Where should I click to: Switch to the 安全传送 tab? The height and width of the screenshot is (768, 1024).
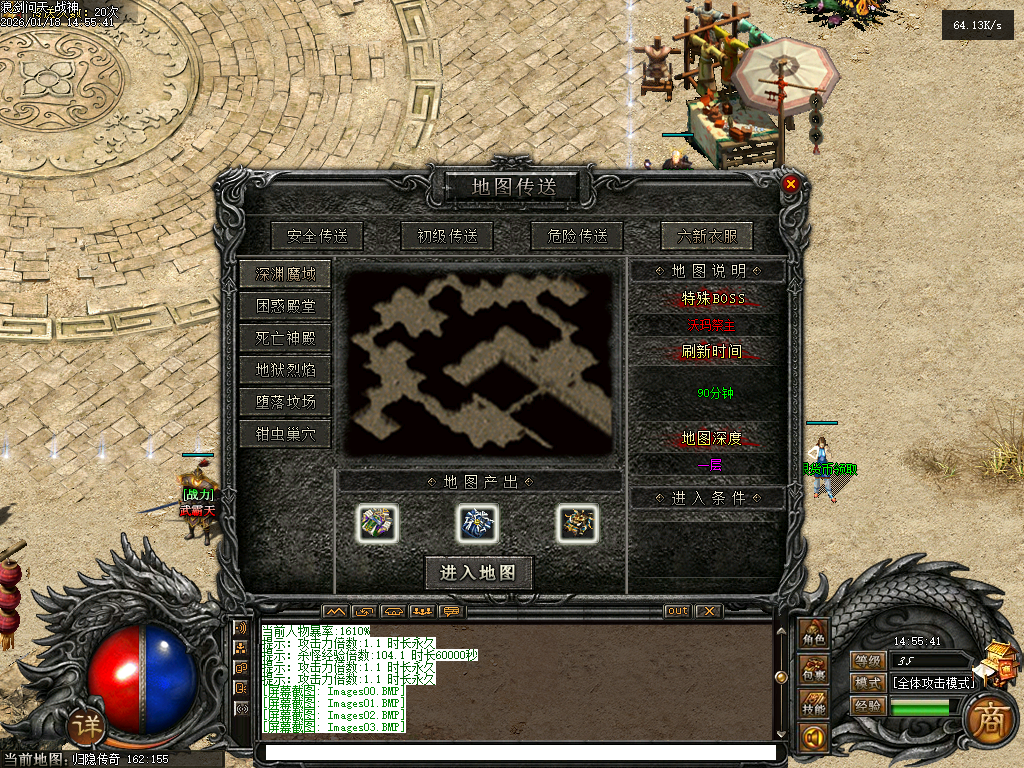[x=316, y=236]
